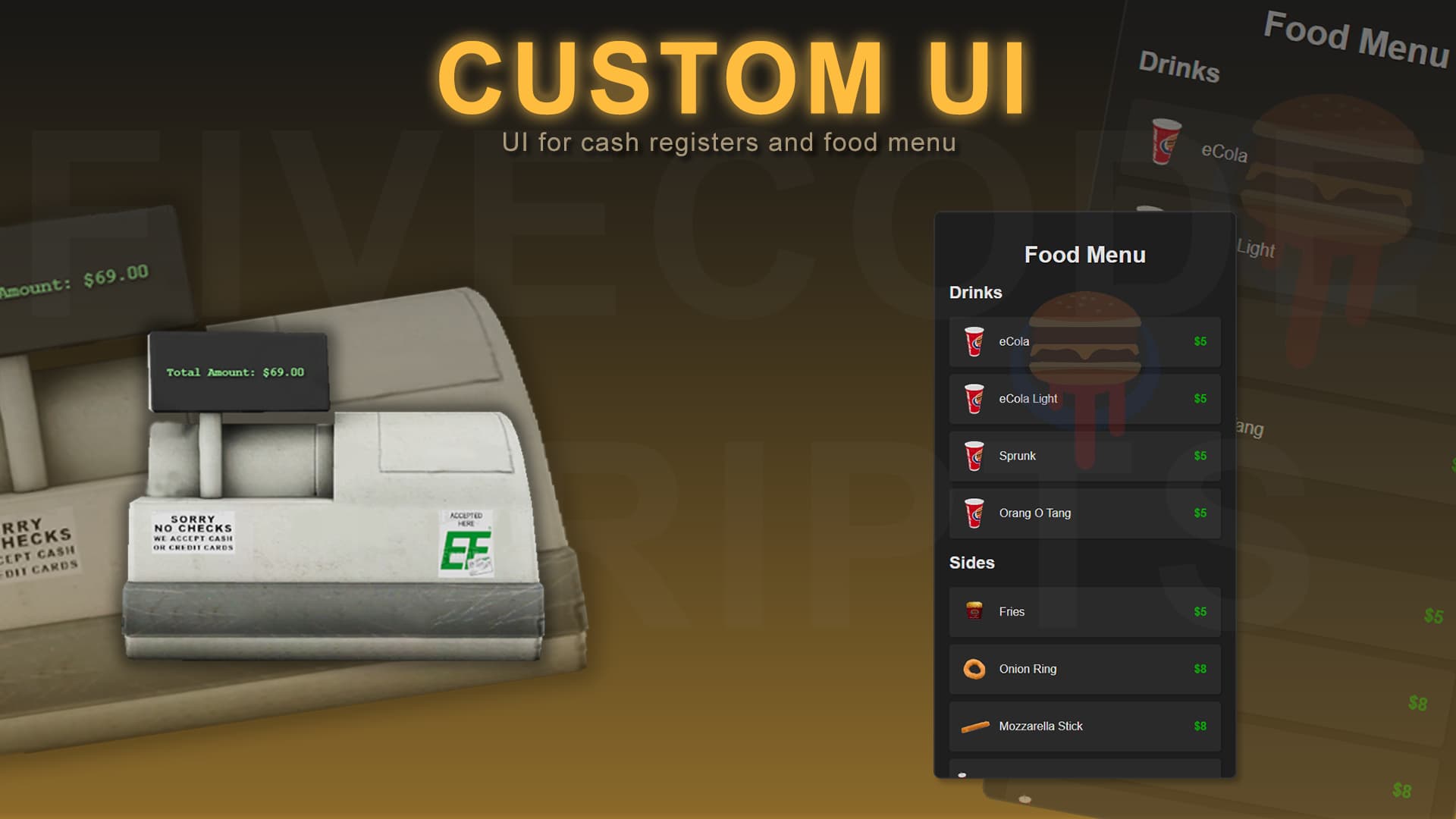Click the EF 'ACCEPTED HERE' sticker on the register
This screenshot has height=819, width=1456.
coord(468,544)
